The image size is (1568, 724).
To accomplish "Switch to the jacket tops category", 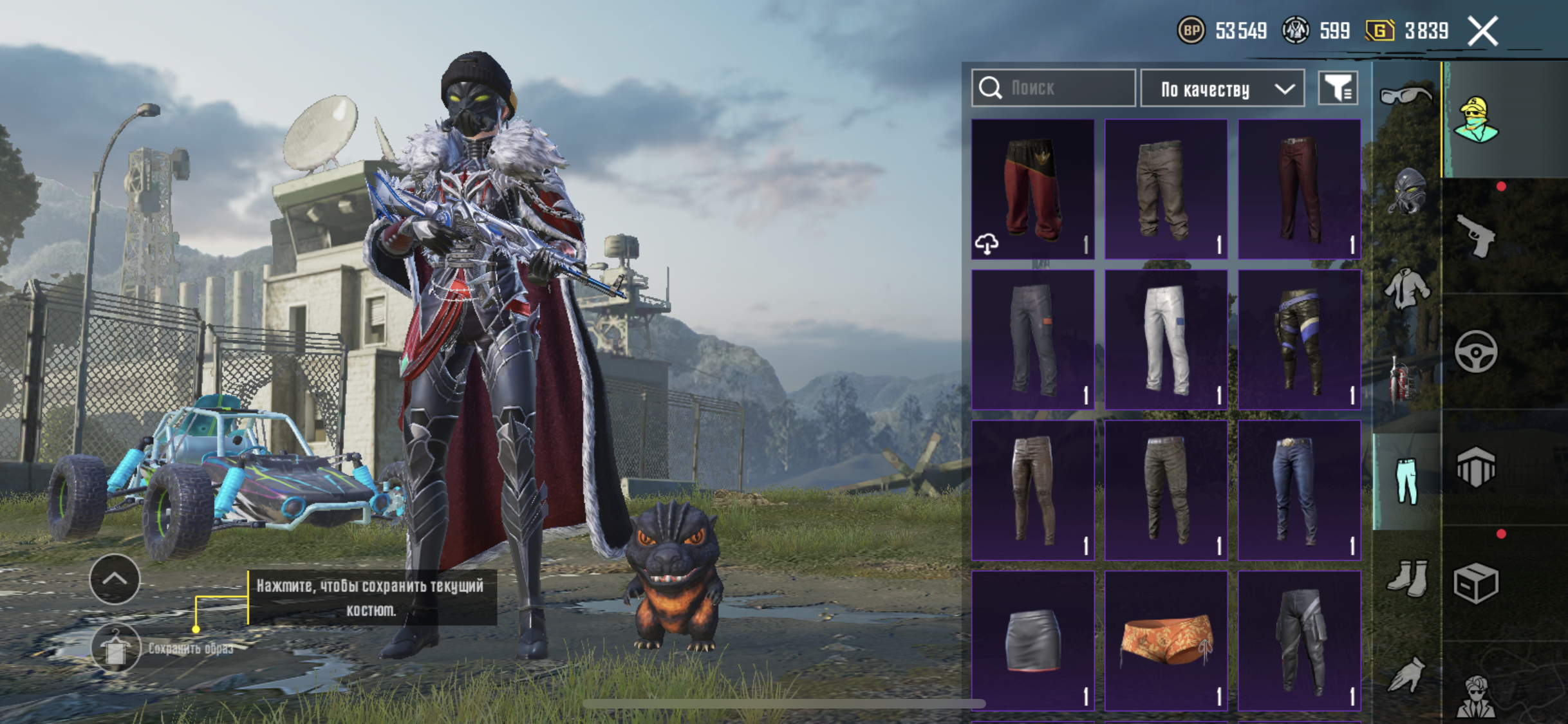I will click(x=1406, y=289).
